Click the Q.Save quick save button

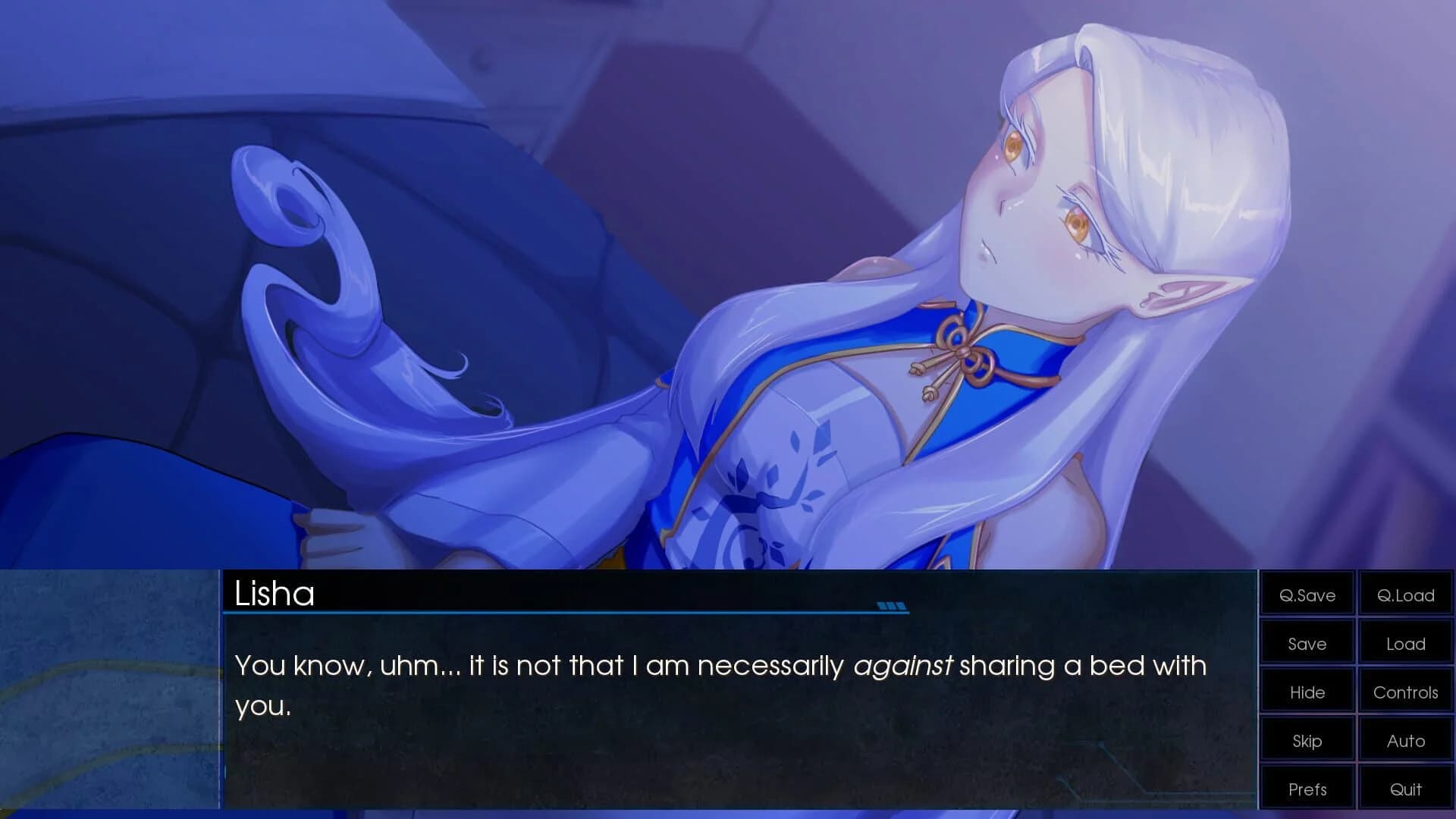click(1306, 595)
